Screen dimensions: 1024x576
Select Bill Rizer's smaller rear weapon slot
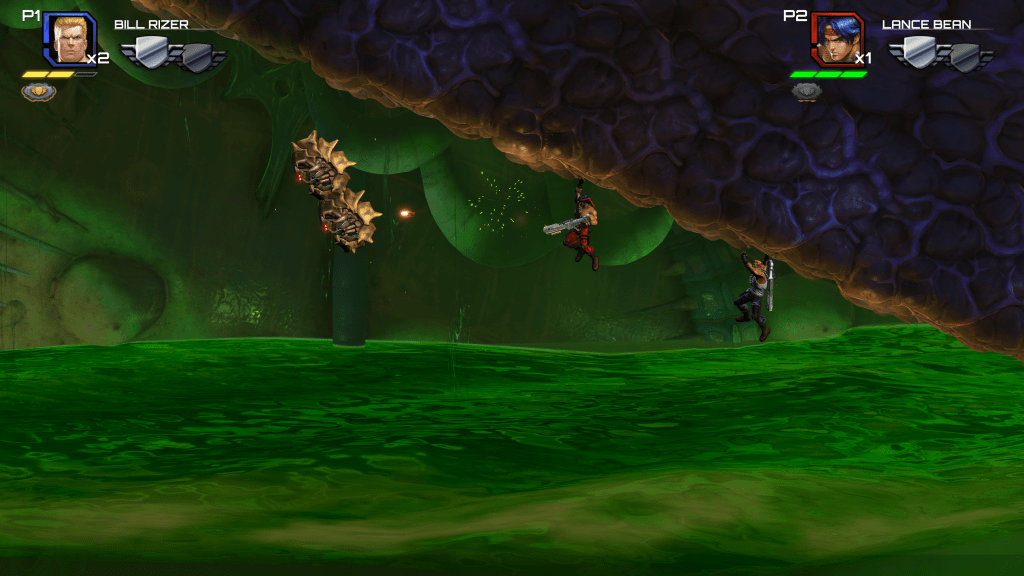[198, 58]
